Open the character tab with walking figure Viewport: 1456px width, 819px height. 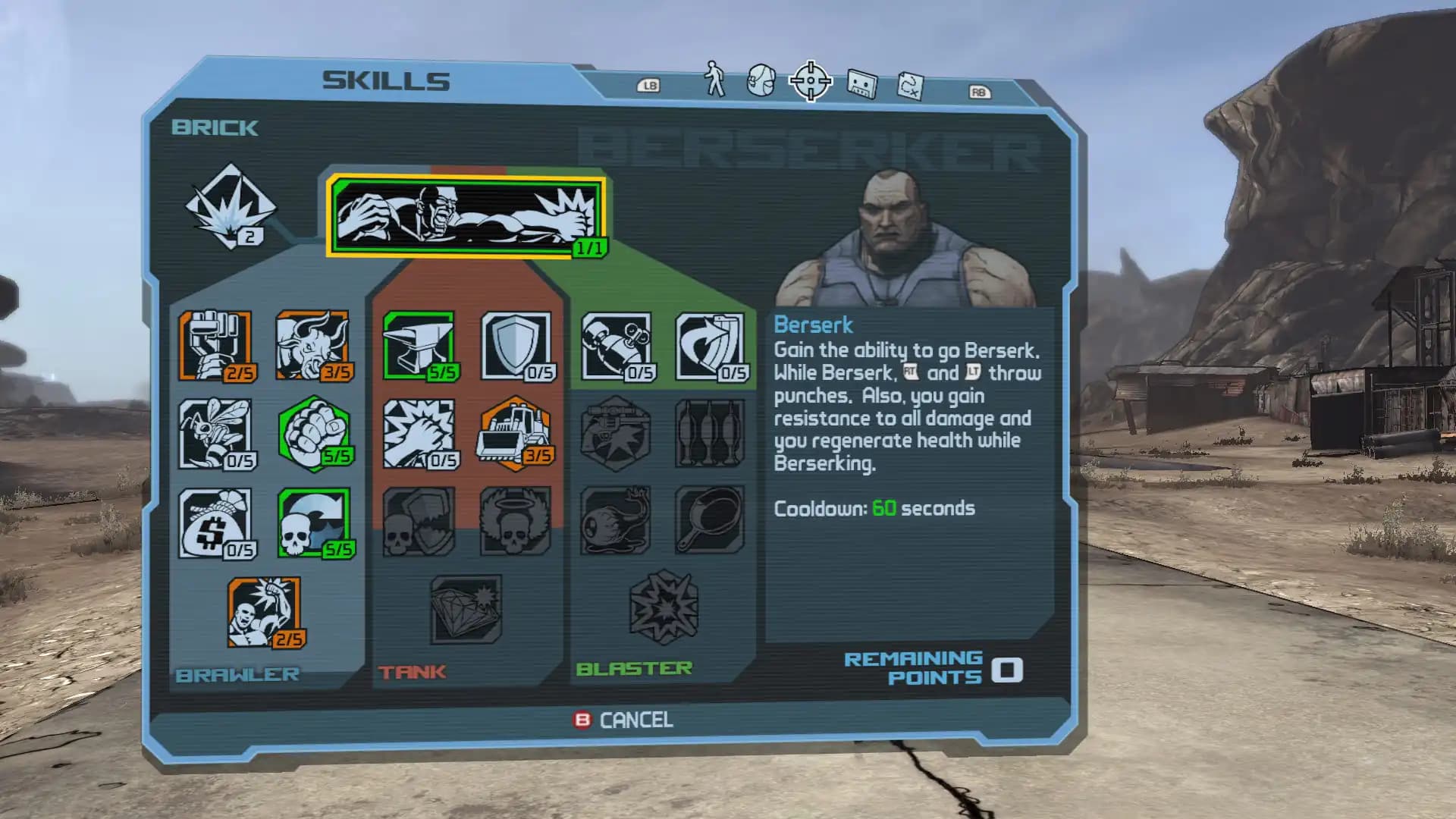click(x=713, y=80)
